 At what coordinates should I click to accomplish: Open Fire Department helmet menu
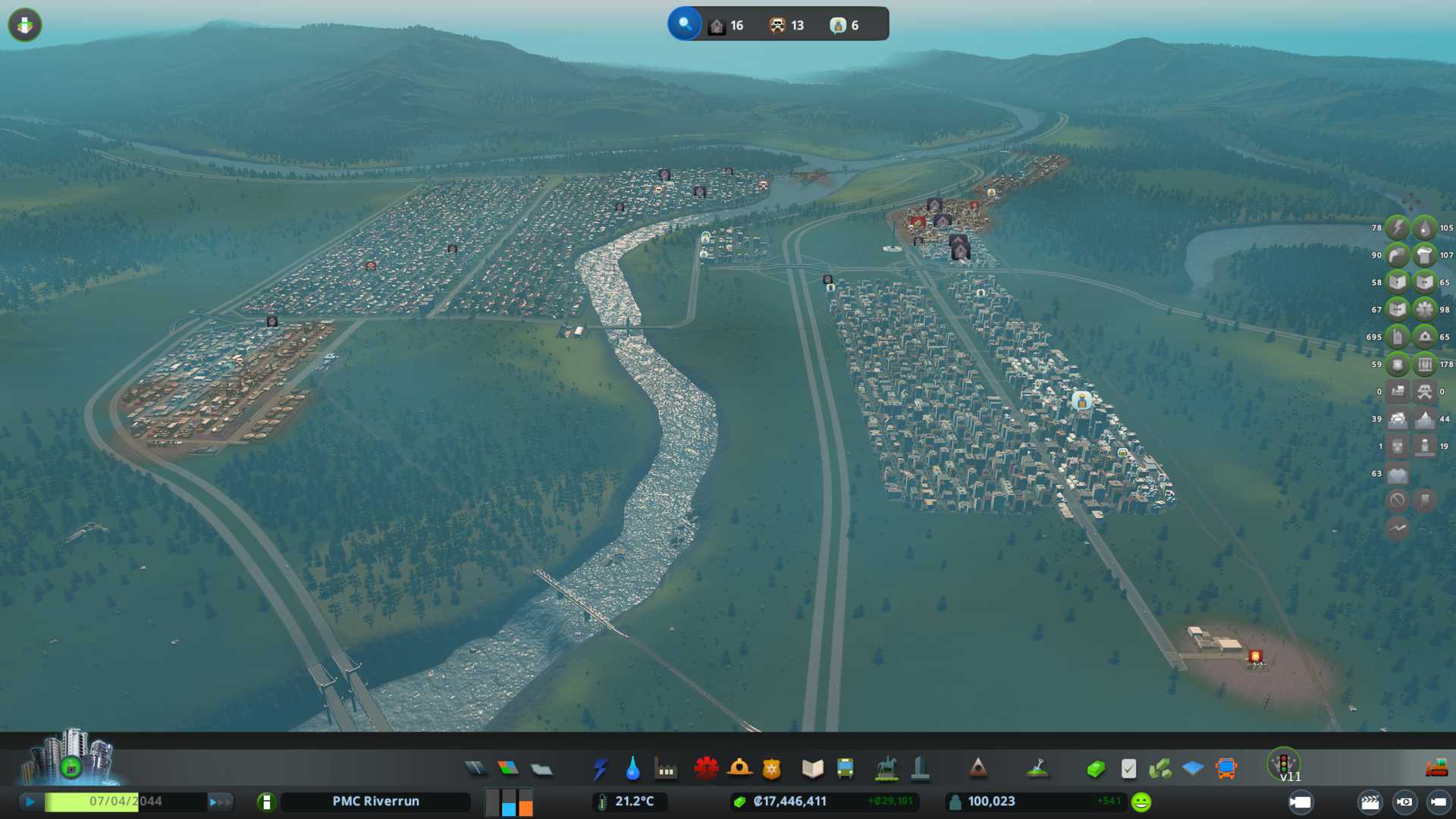click(x=739, y=769)
